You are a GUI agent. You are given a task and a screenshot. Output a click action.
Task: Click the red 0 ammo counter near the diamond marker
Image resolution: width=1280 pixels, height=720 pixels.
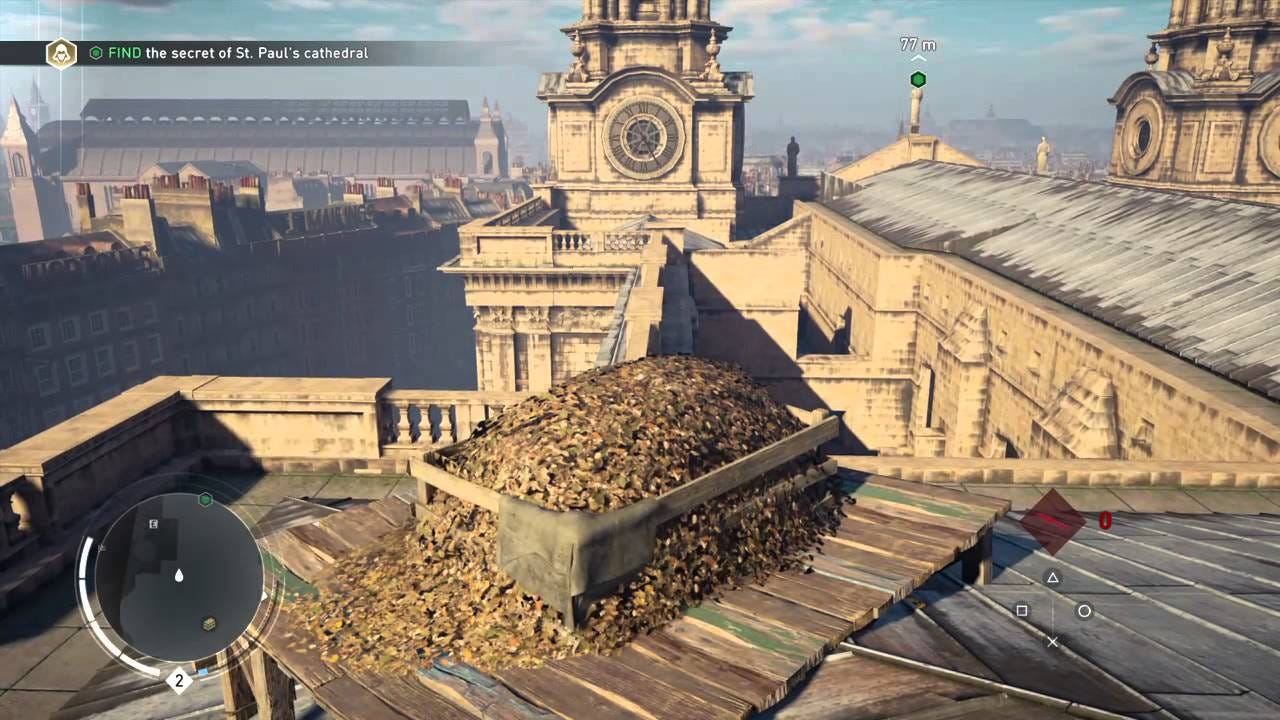coord(1104,520)
